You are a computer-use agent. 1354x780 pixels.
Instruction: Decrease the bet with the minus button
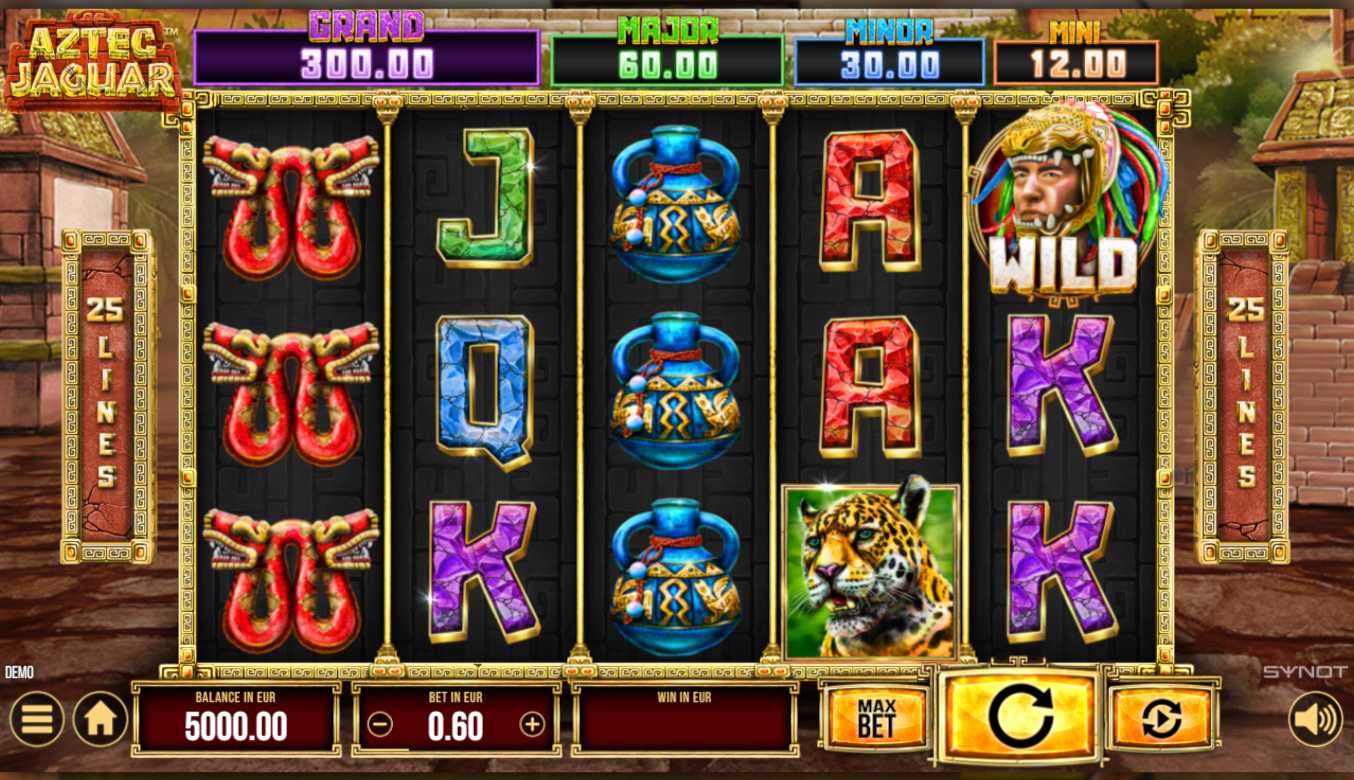(x=380, y=725)
